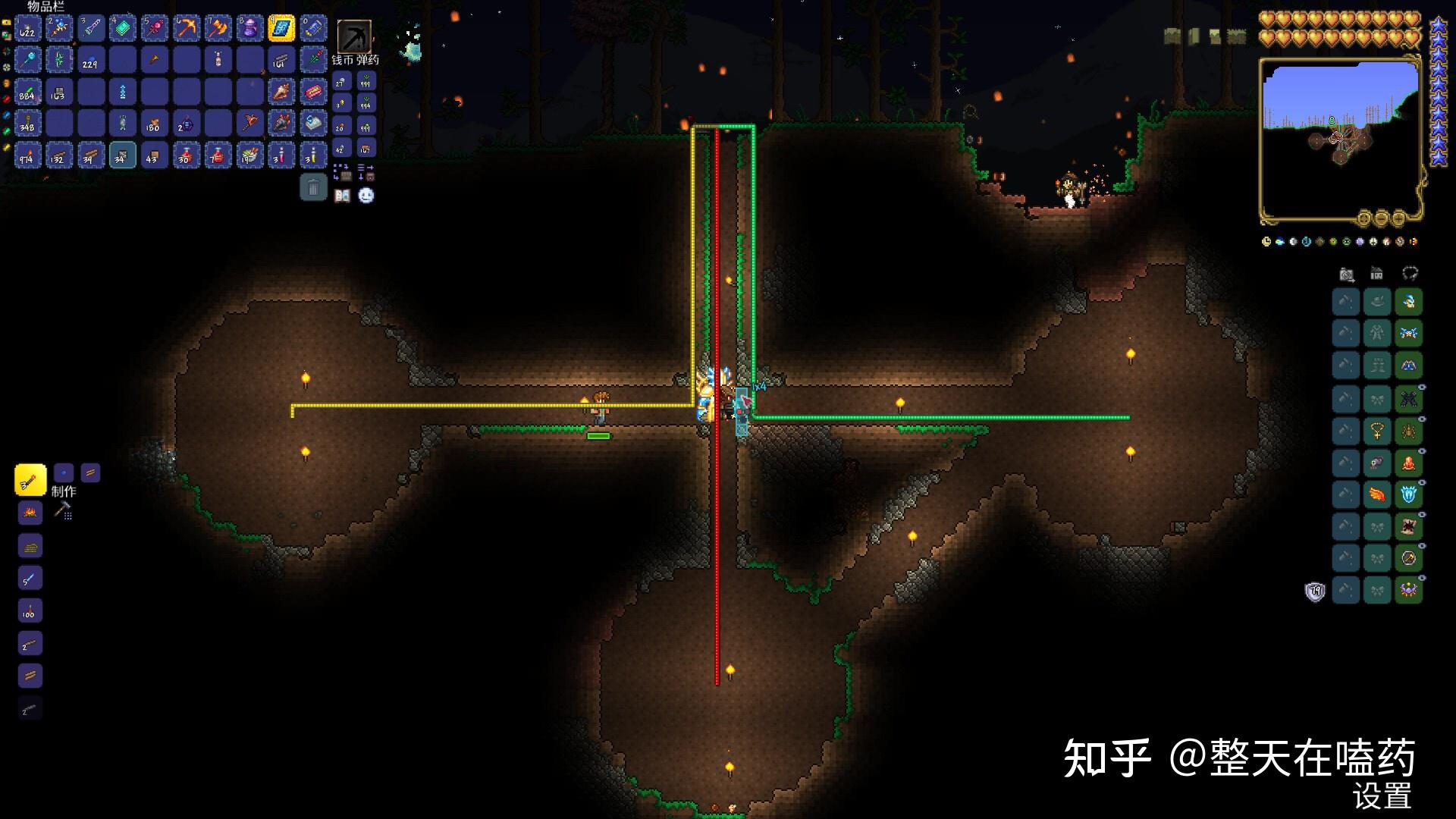Click the smiley face emote button
This screenshot has width=1456, height=819.
(x=366, y=196)
